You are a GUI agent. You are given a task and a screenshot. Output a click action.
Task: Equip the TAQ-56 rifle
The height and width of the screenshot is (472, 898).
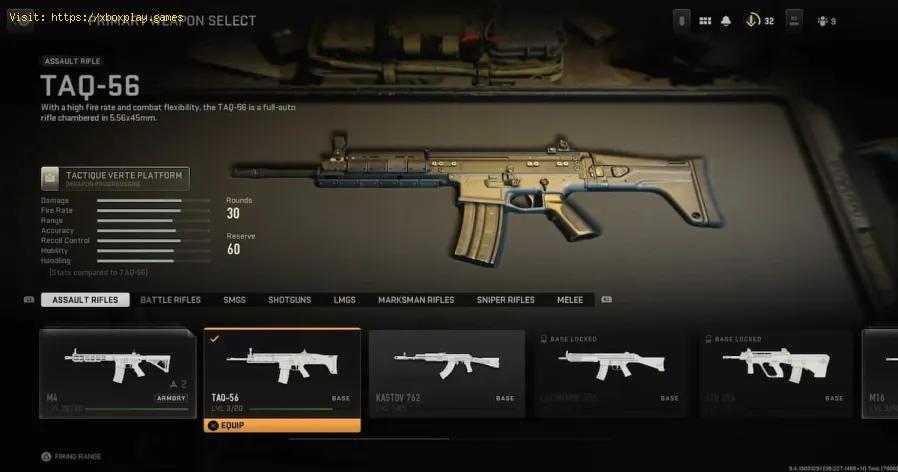282,425
